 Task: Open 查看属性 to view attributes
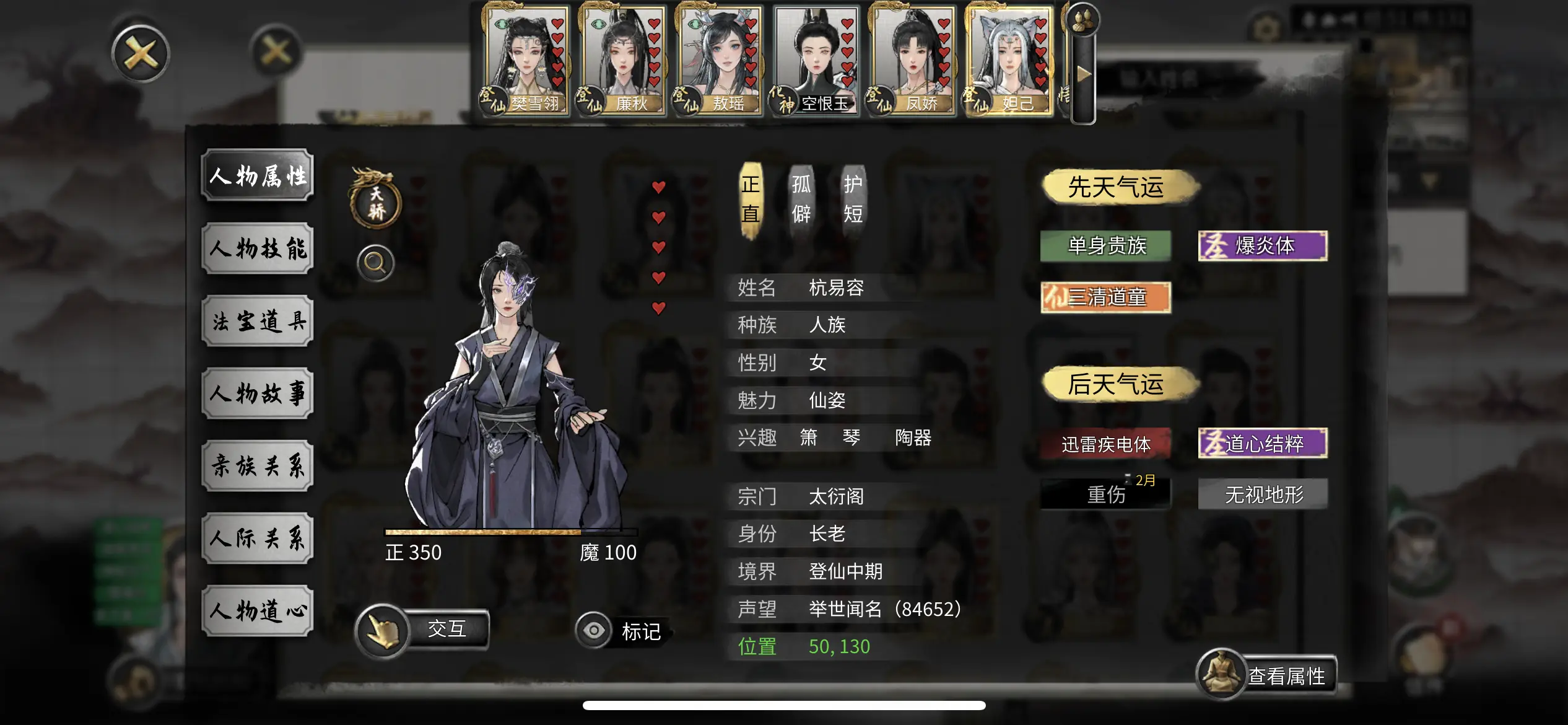pyautogui.click(x=1267, y=675)
